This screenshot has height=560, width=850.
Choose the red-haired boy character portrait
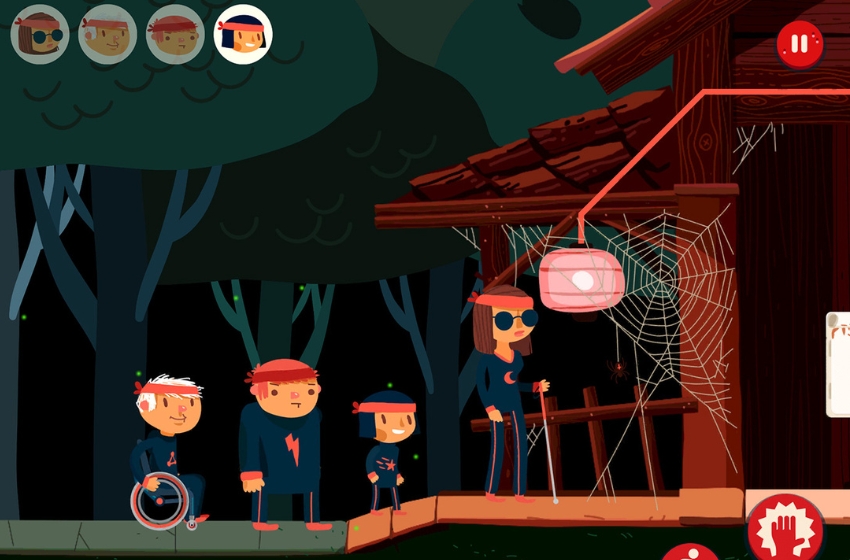[x=175, y=34]
